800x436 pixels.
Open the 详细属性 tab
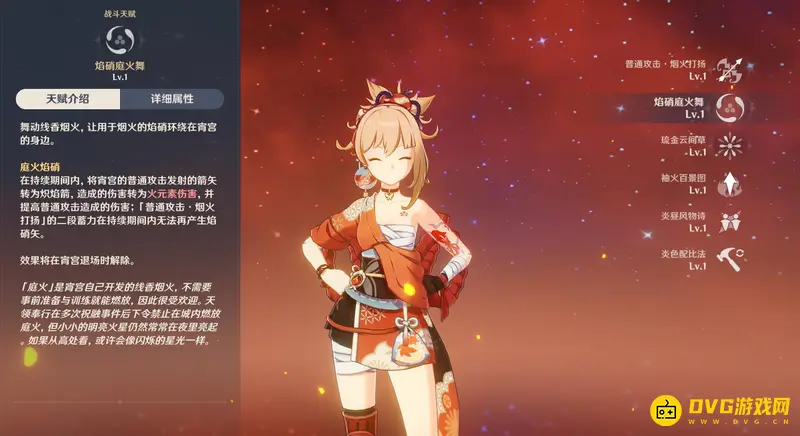coord(173,99)
